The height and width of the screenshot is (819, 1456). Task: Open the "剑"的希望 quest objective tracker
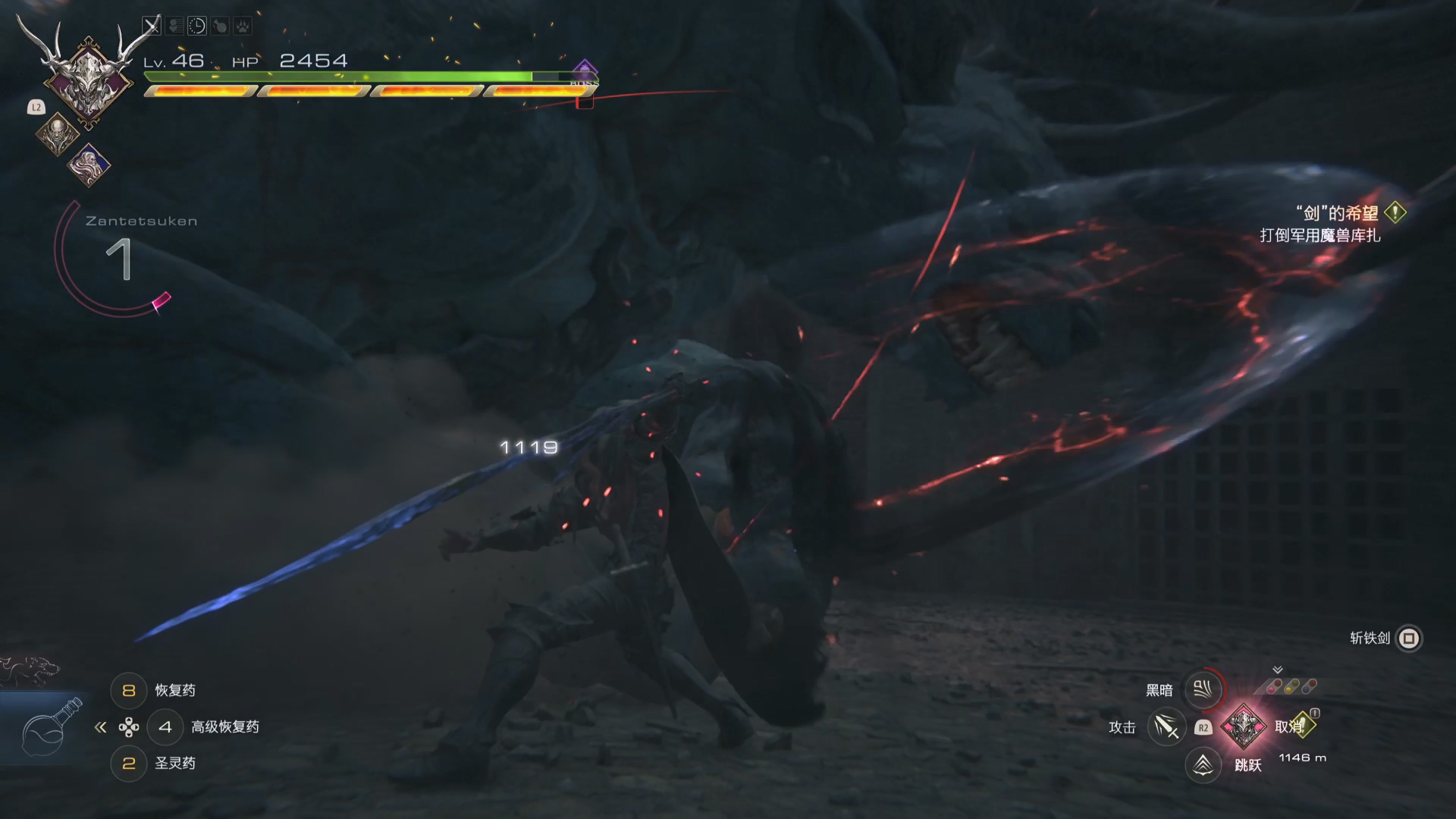1336,214
